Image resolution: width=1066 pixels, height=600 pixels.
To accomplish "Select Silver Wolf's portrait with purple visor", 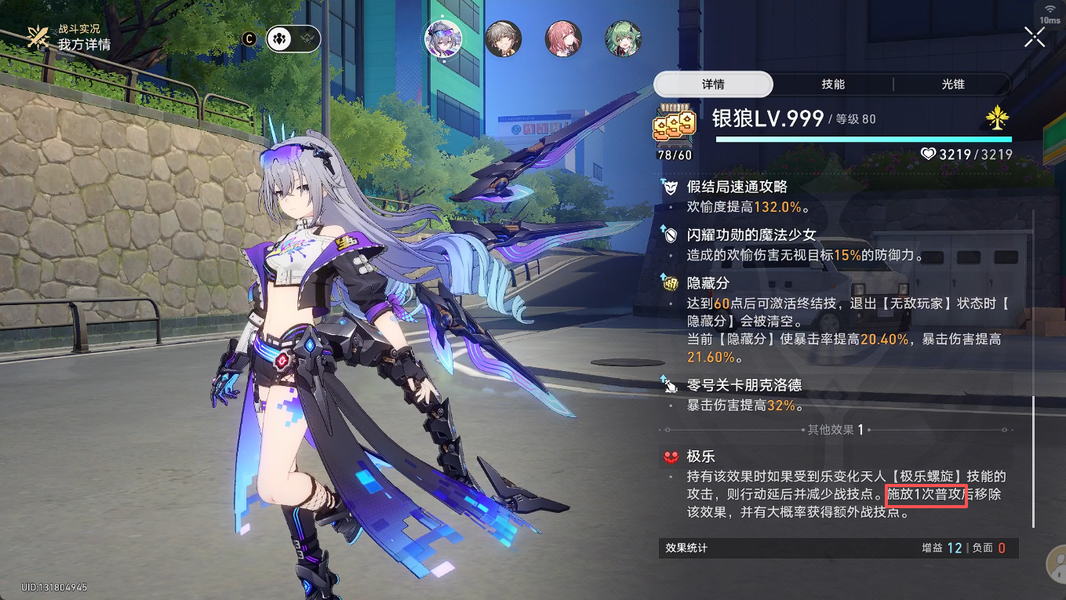I will tap(443, 39).
